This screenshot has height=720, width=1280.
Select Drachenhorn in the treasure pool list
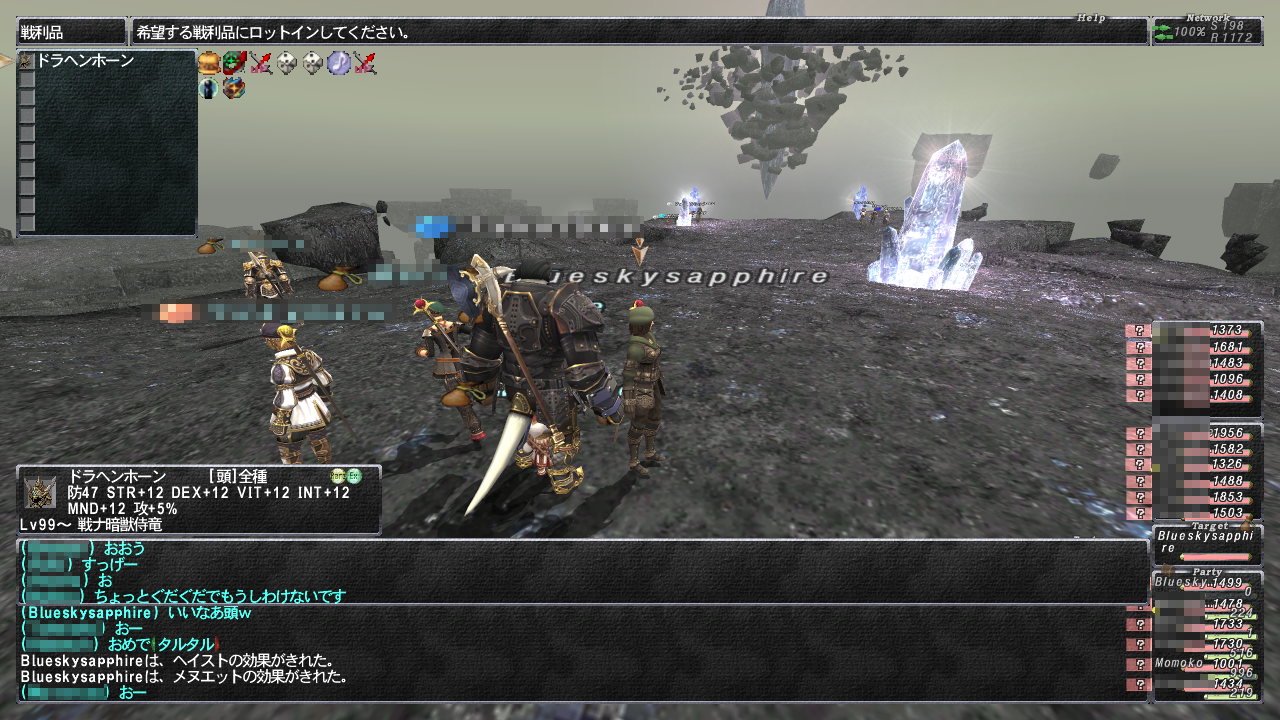tap(85, 61)
